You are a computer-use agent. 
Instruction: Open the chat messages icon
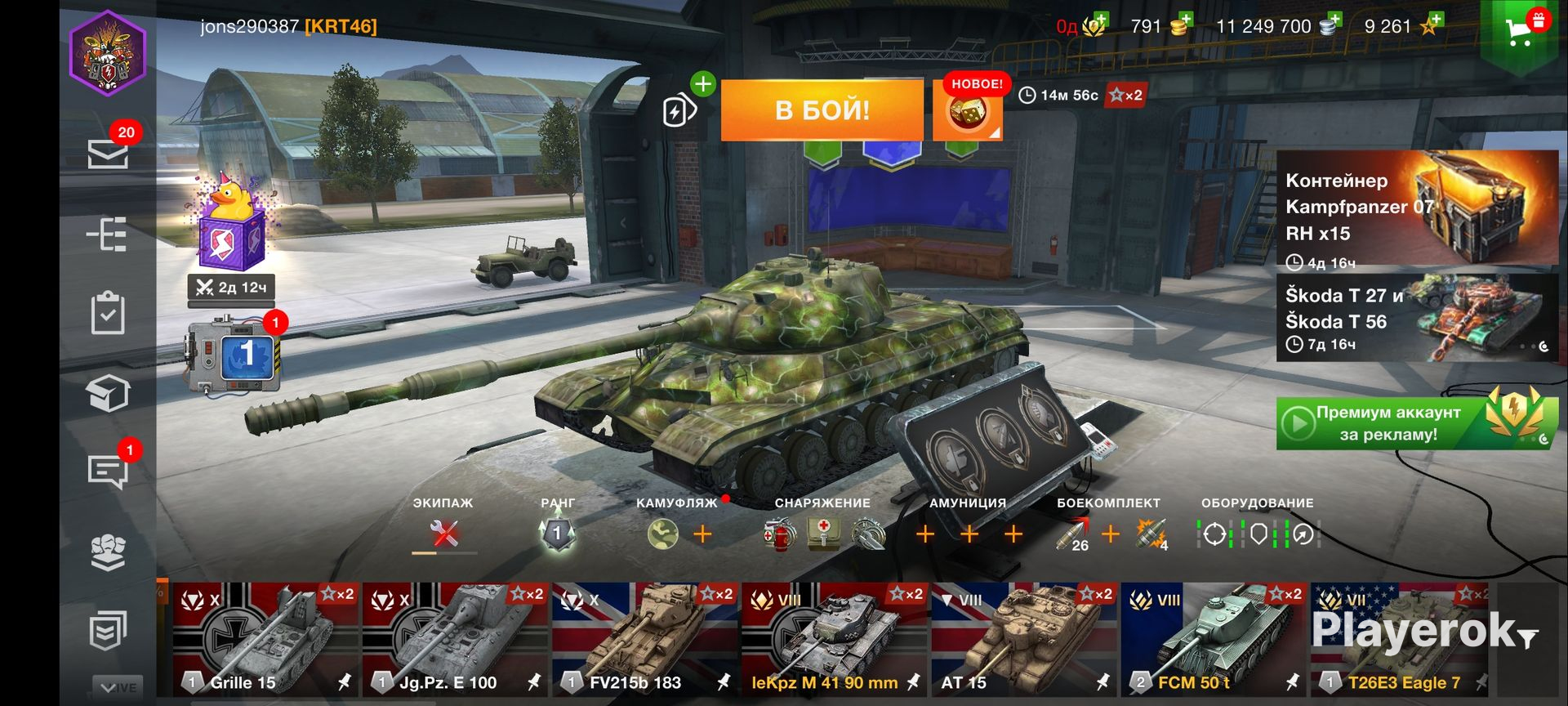tap(108, 471)
